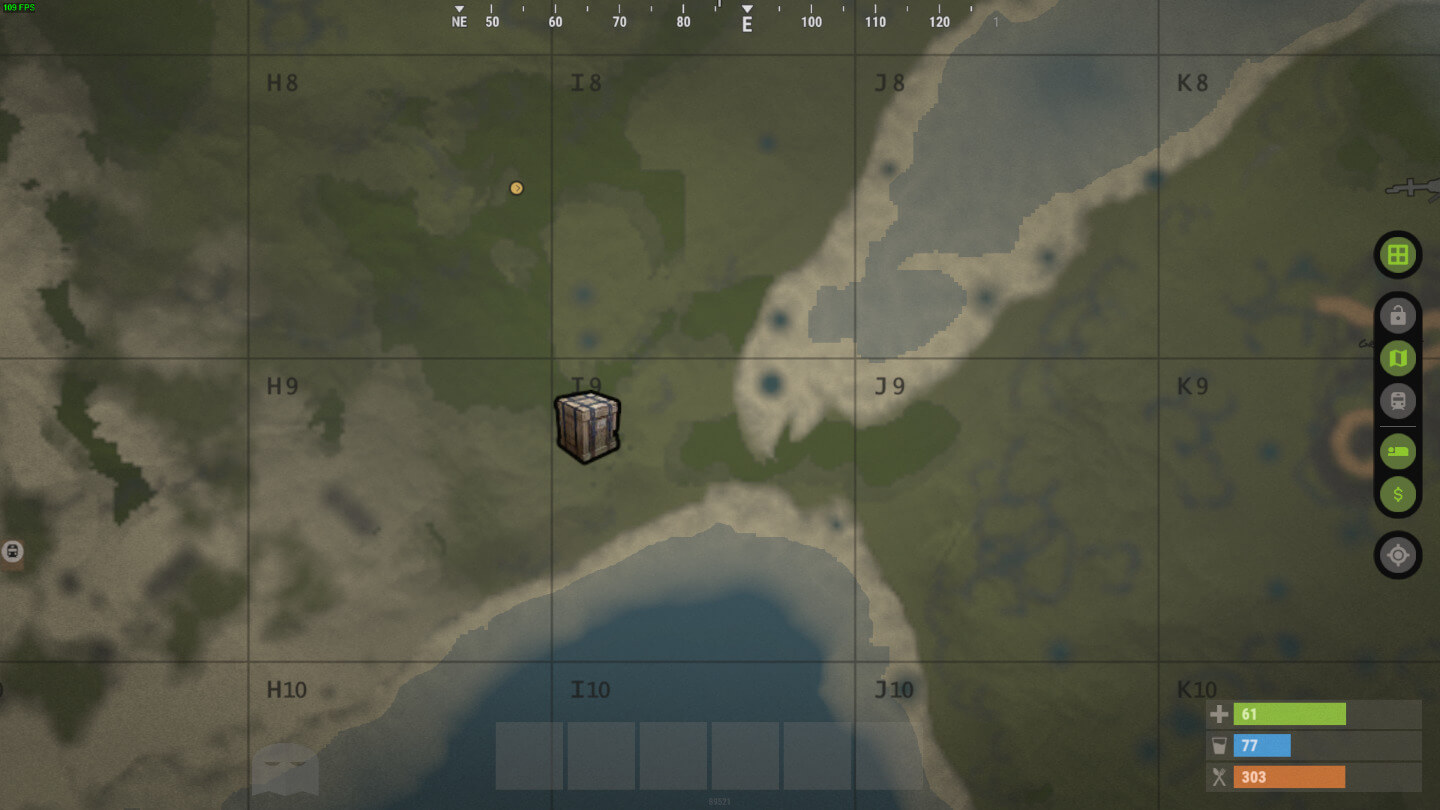Select the yellow ping marker in grid H8
Screen dimensions: 1440x810
click(516, 187)
